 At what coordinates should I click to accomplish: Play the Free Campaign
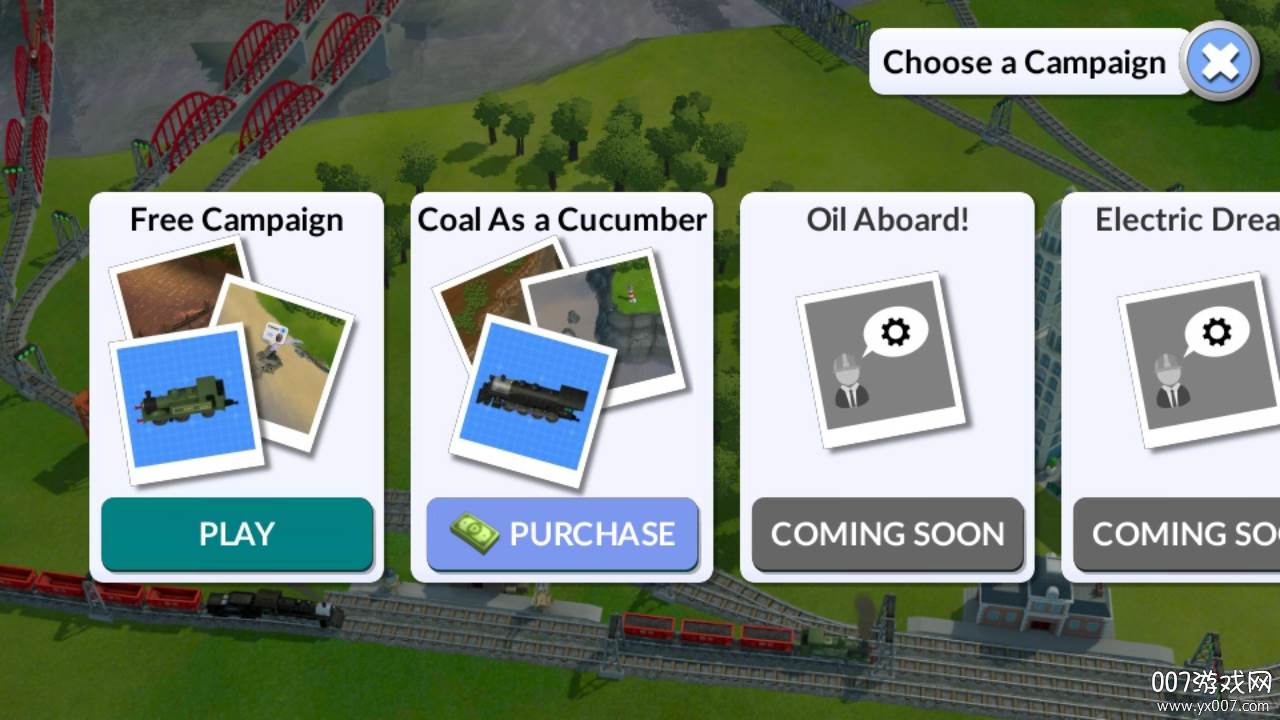point(237,534)
